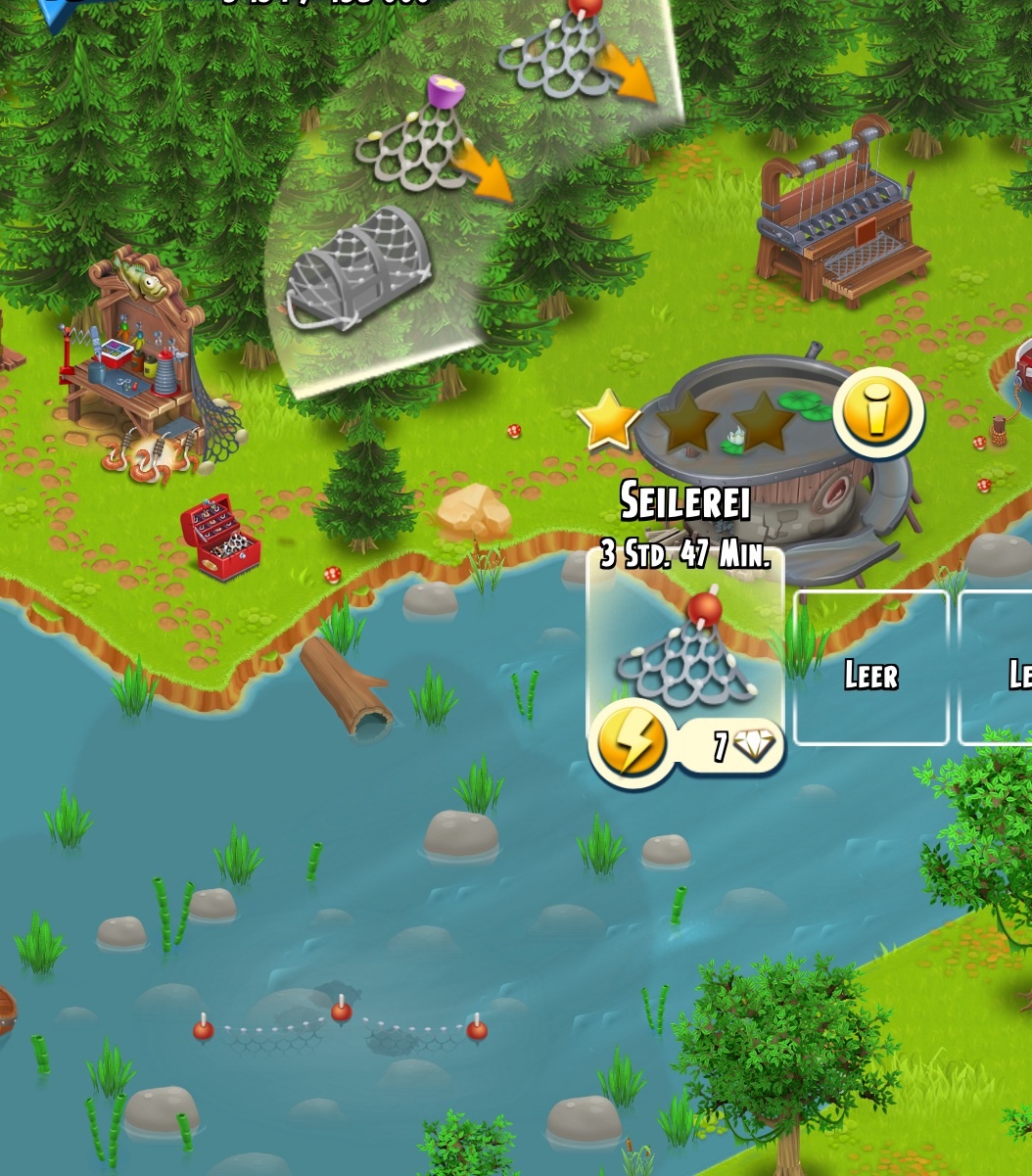Click the net in the active production slot
Image resolution: width=1032 pixels, height=1176 pixels.
tap(685, 656)
